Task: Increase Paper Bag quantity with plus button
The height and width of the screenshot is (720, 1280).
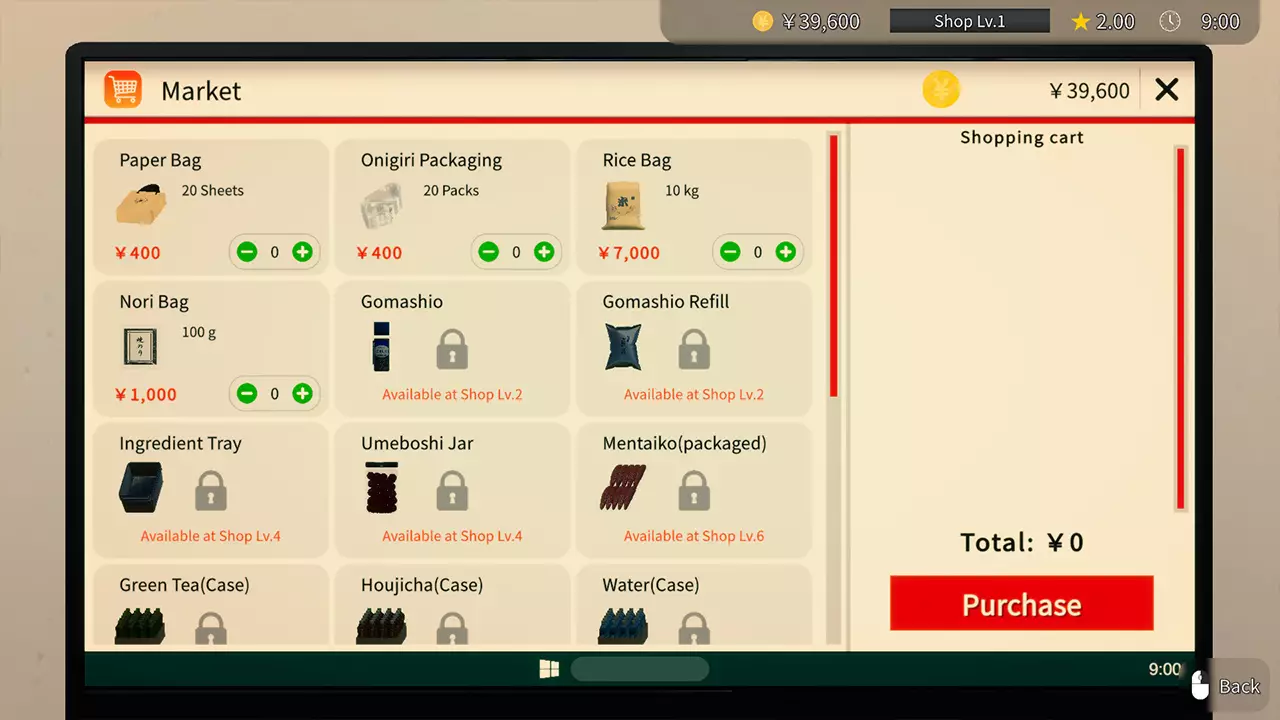Action: pyautogui.click(x=302, y=252)
